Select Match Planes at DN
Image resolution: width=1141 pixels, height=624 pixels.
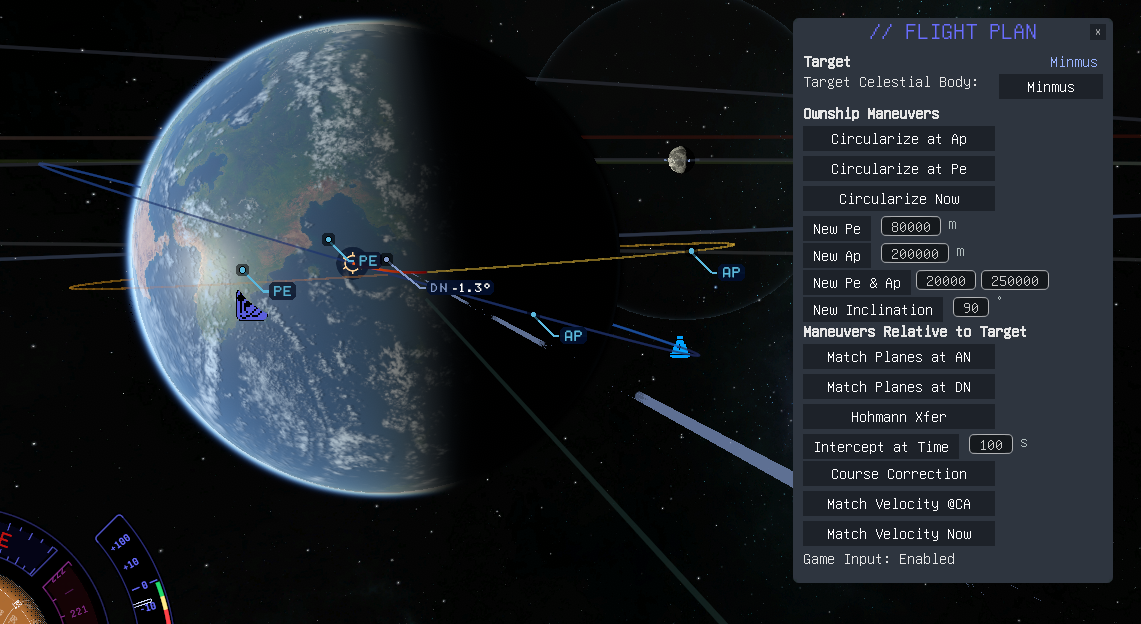[898, 387]
